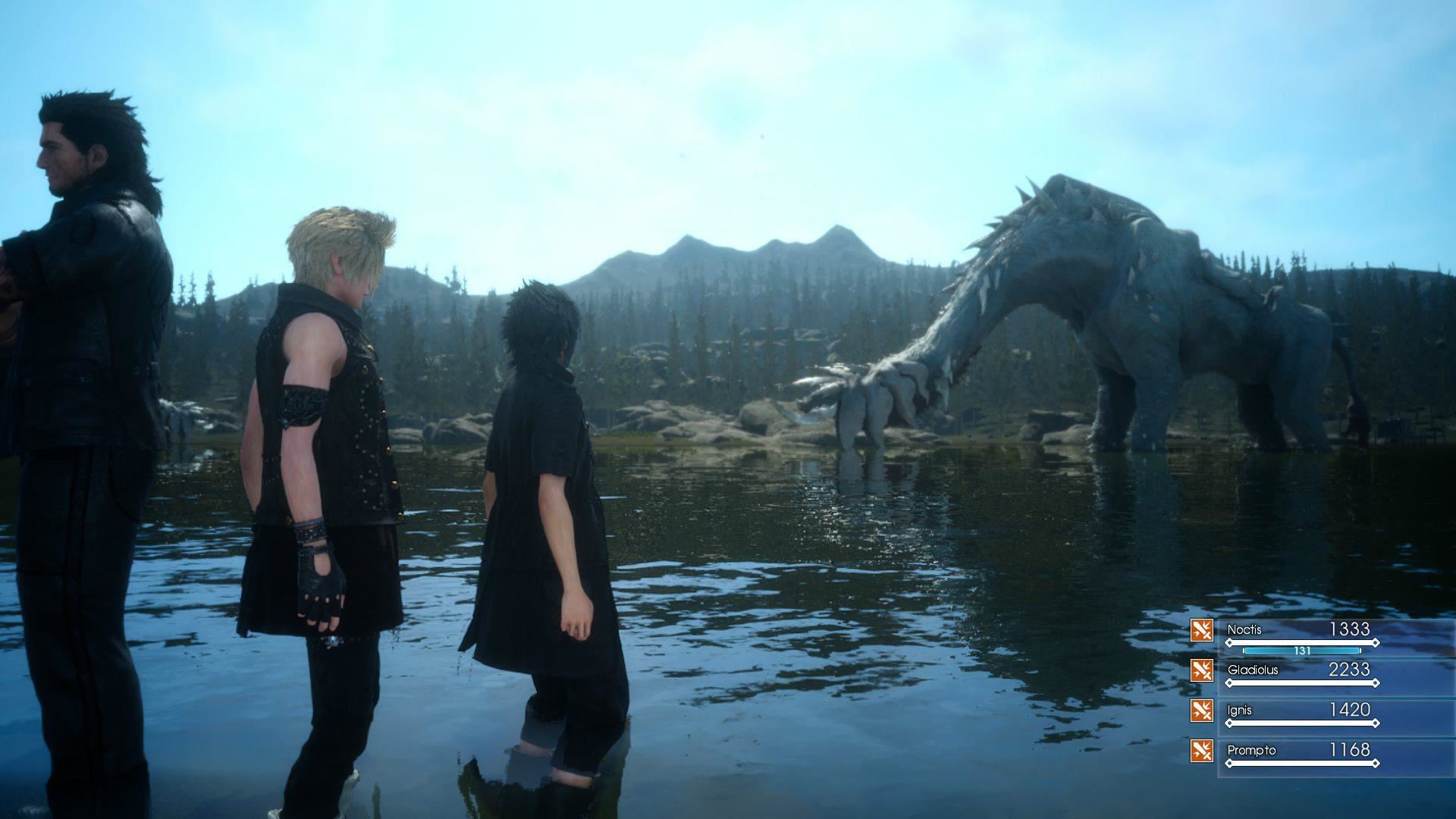Select the diamond endpoint of Ignis's HP bar
The image size is (1456, 819).
click(1376, 723)
